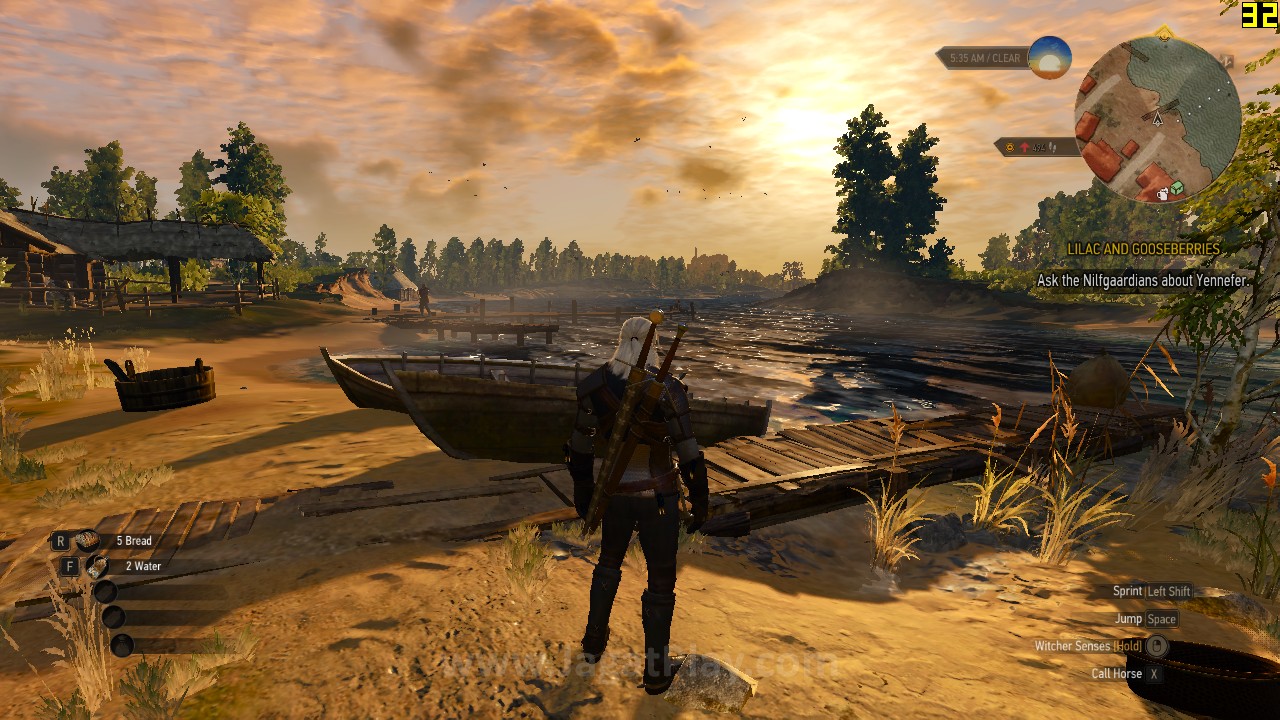Open the circular minimap
This screenshot has height=720, width=1280.
[1157, 118]
